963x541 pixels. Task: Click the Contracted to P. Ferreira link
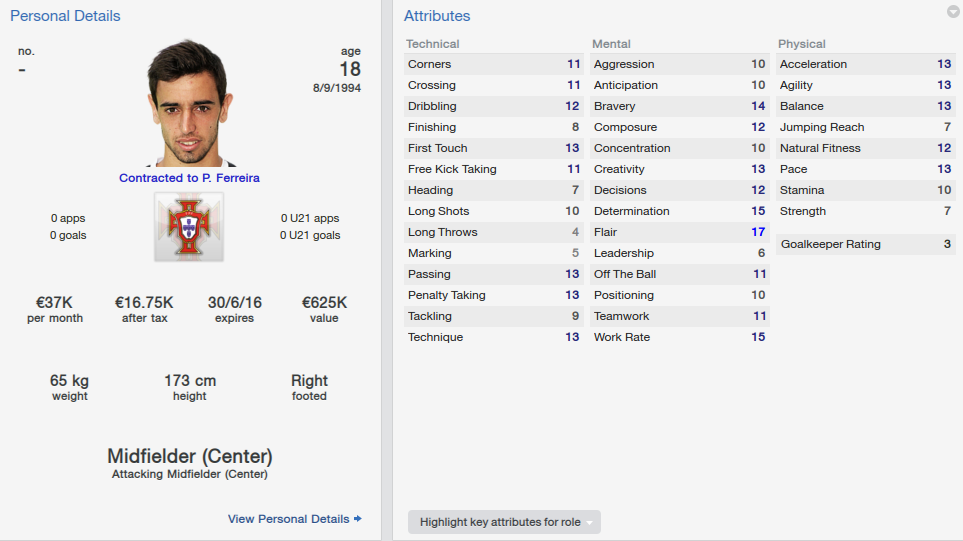(x=189, y=178)
